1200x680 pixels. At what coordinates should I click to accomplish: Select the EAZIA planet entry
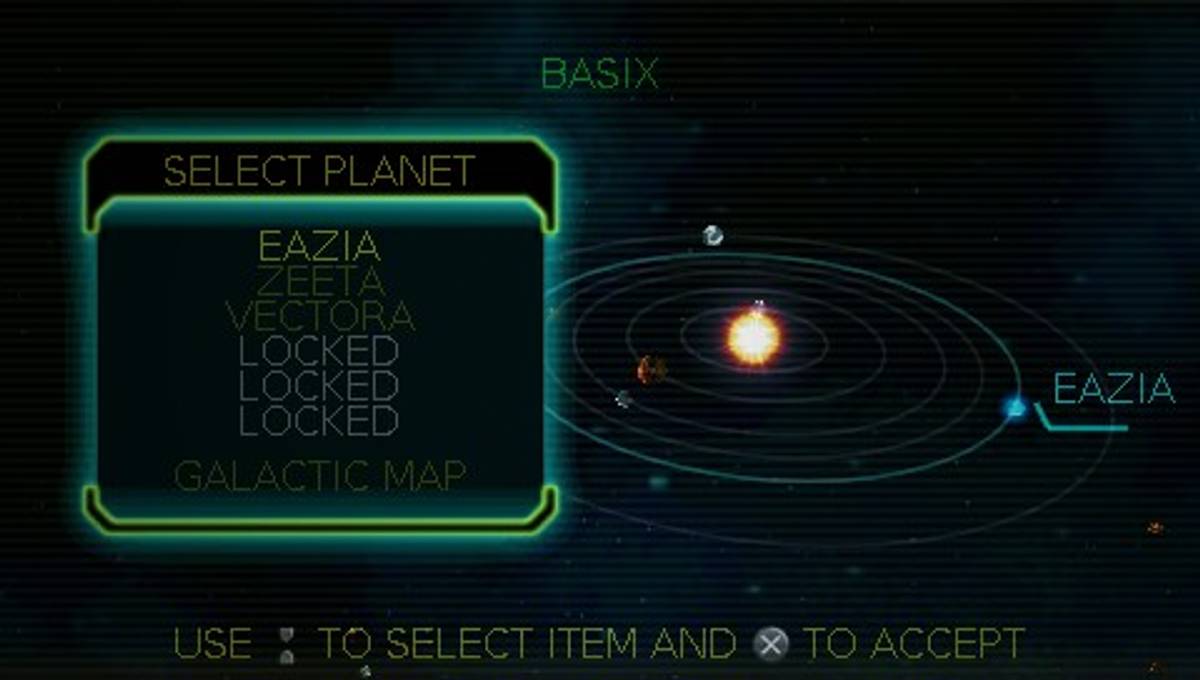click(x=320, y=246)
